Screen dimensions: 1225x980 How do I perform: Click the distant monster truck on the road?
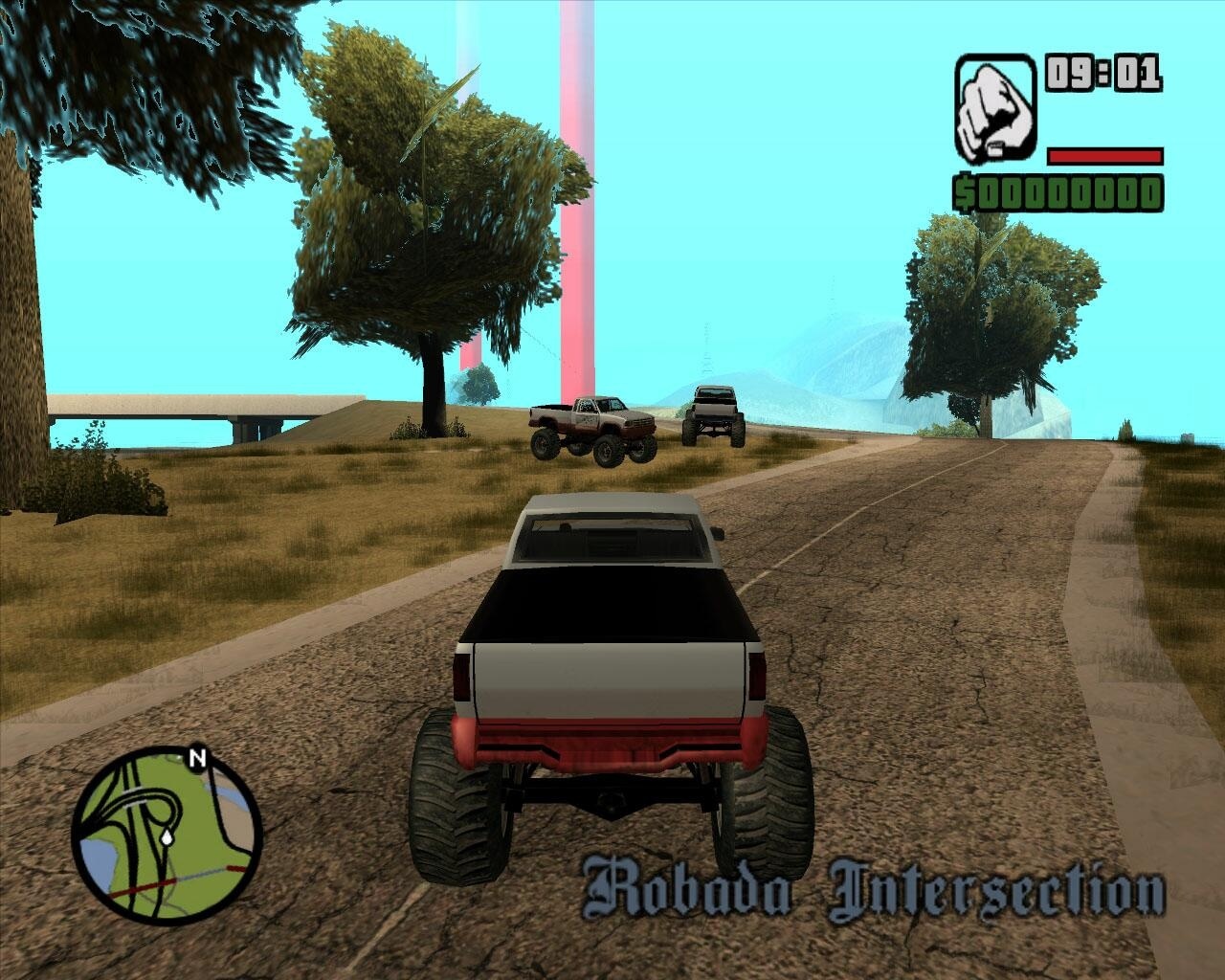coord(712,413)
